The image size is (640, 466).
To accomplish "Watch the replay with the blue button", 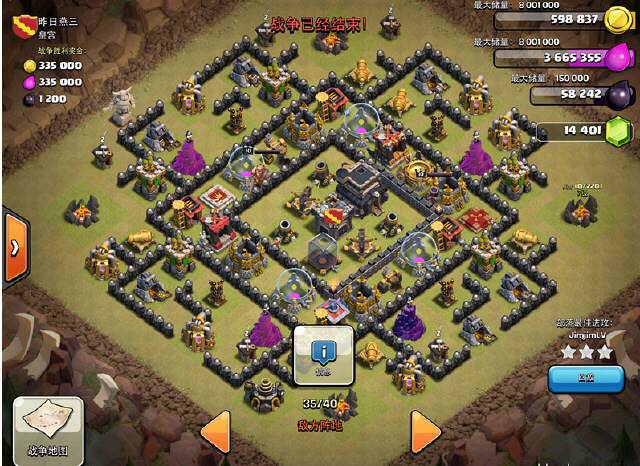I will [585, 379].
